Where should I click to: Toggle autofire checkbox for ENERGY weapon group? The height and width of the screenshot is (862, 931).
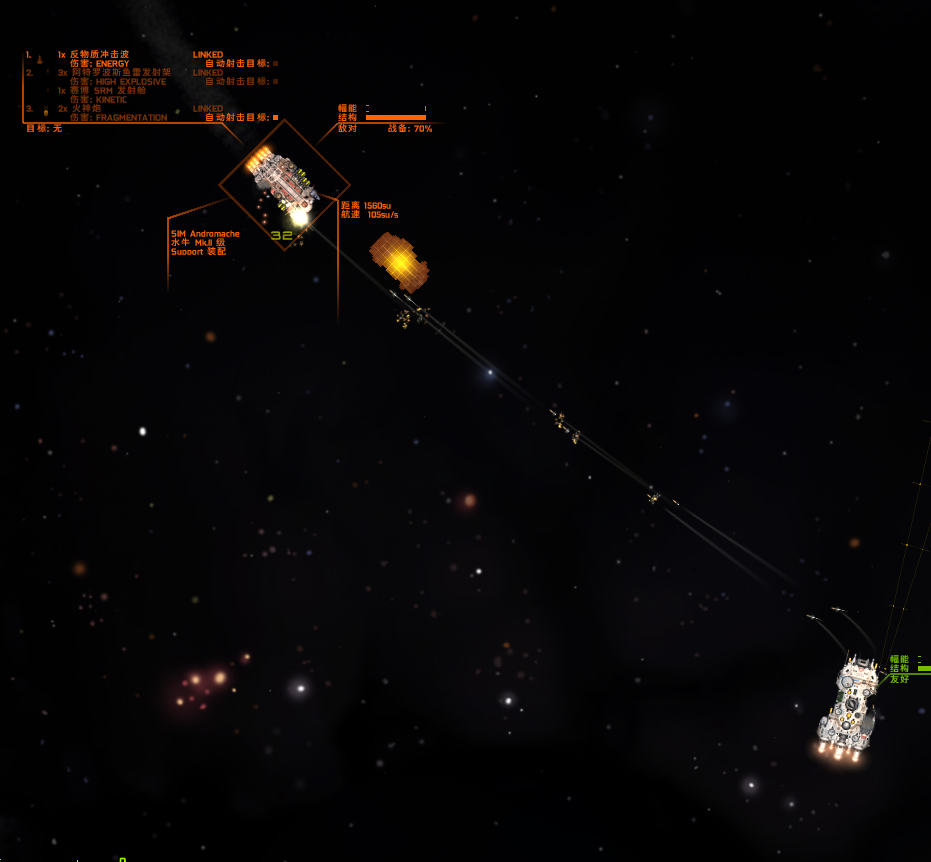[x=275, y=63]
